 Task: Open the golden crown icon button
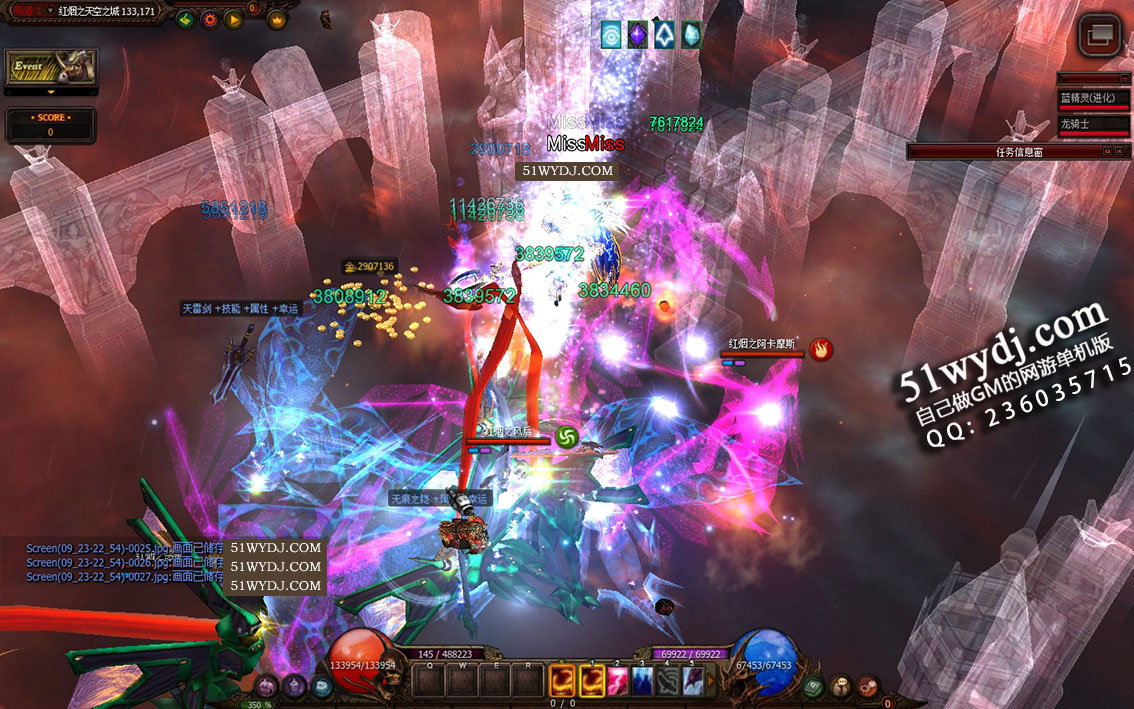[x=276, y=19]
